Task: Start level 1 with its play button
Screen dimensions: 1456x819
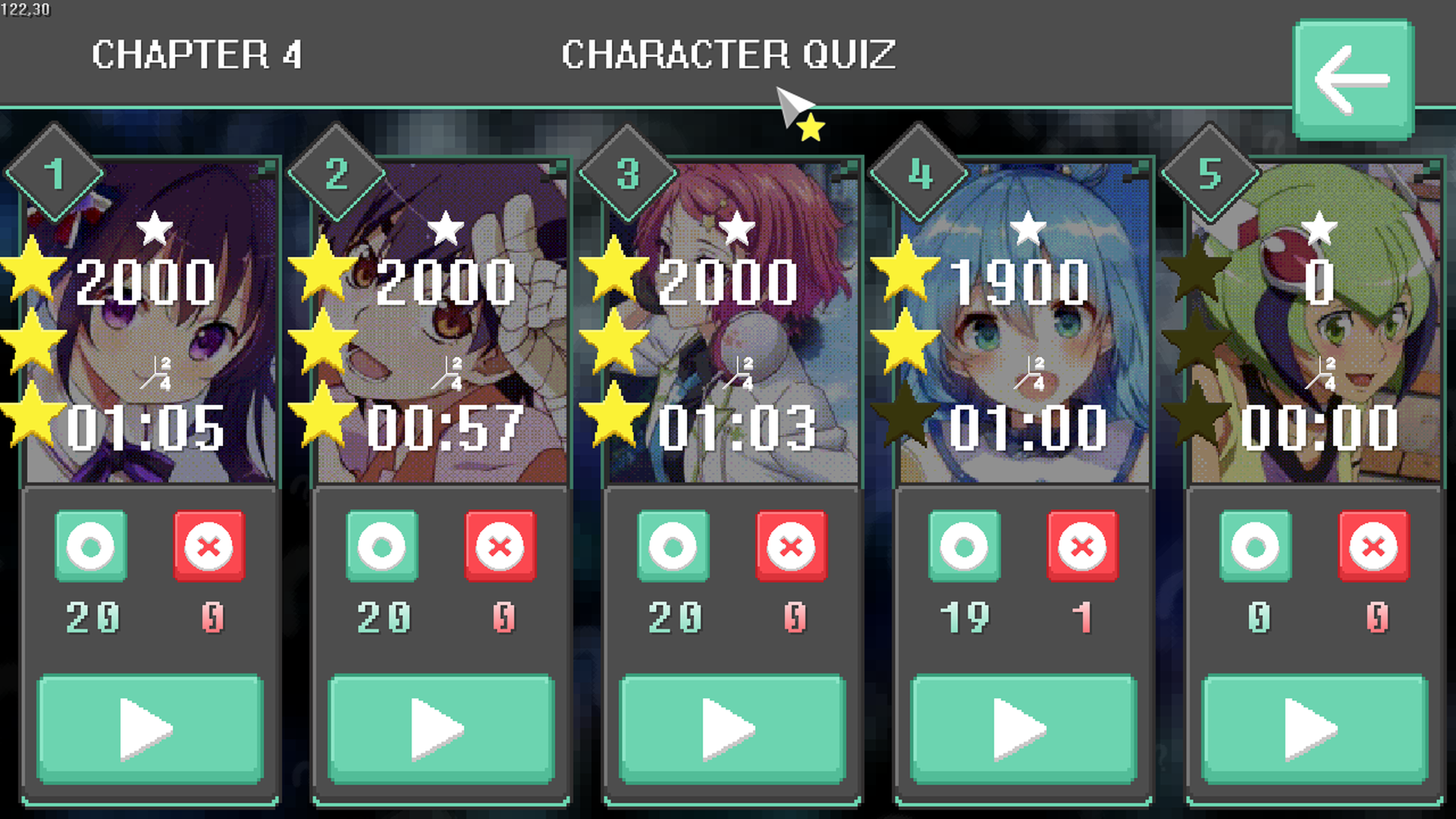Action: [149, 728]
